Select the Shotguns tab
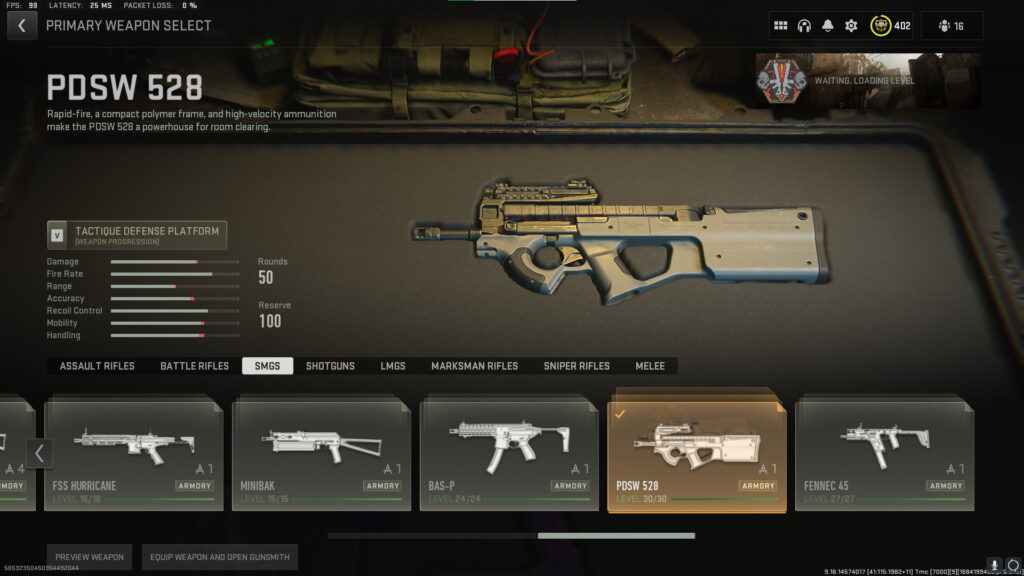This screenshot has width=1024, height=576. 330,366
